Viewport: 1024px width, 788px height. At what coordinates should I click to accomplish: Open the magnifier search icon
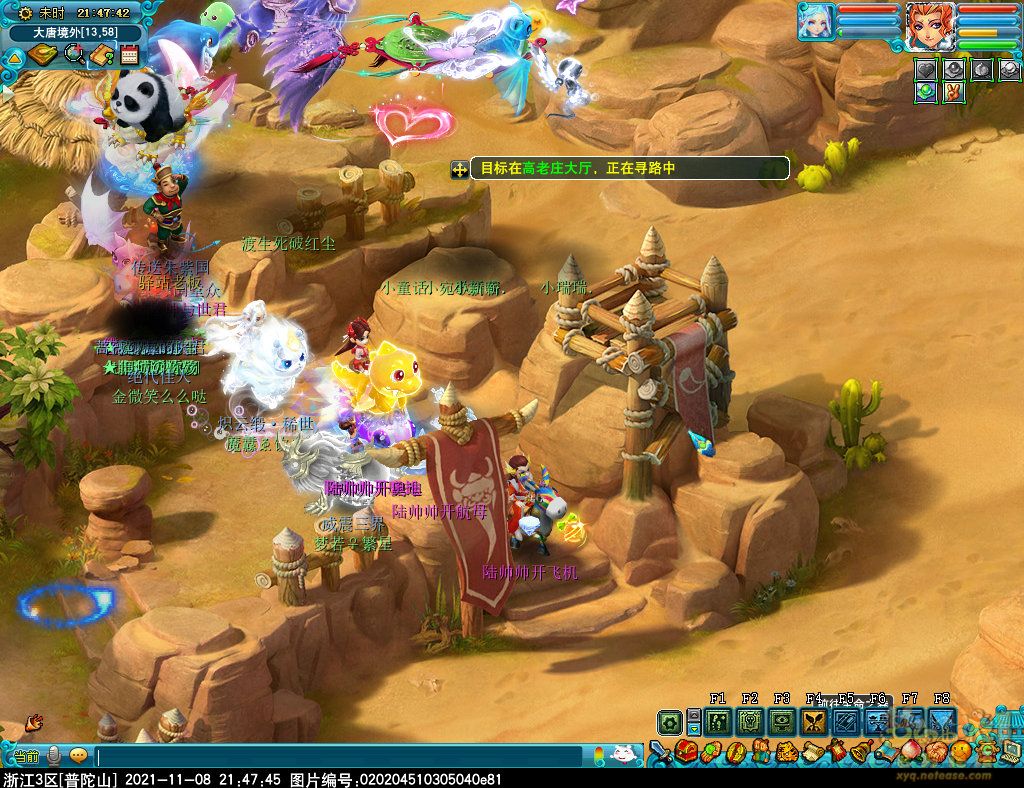[x=74, y=55]
